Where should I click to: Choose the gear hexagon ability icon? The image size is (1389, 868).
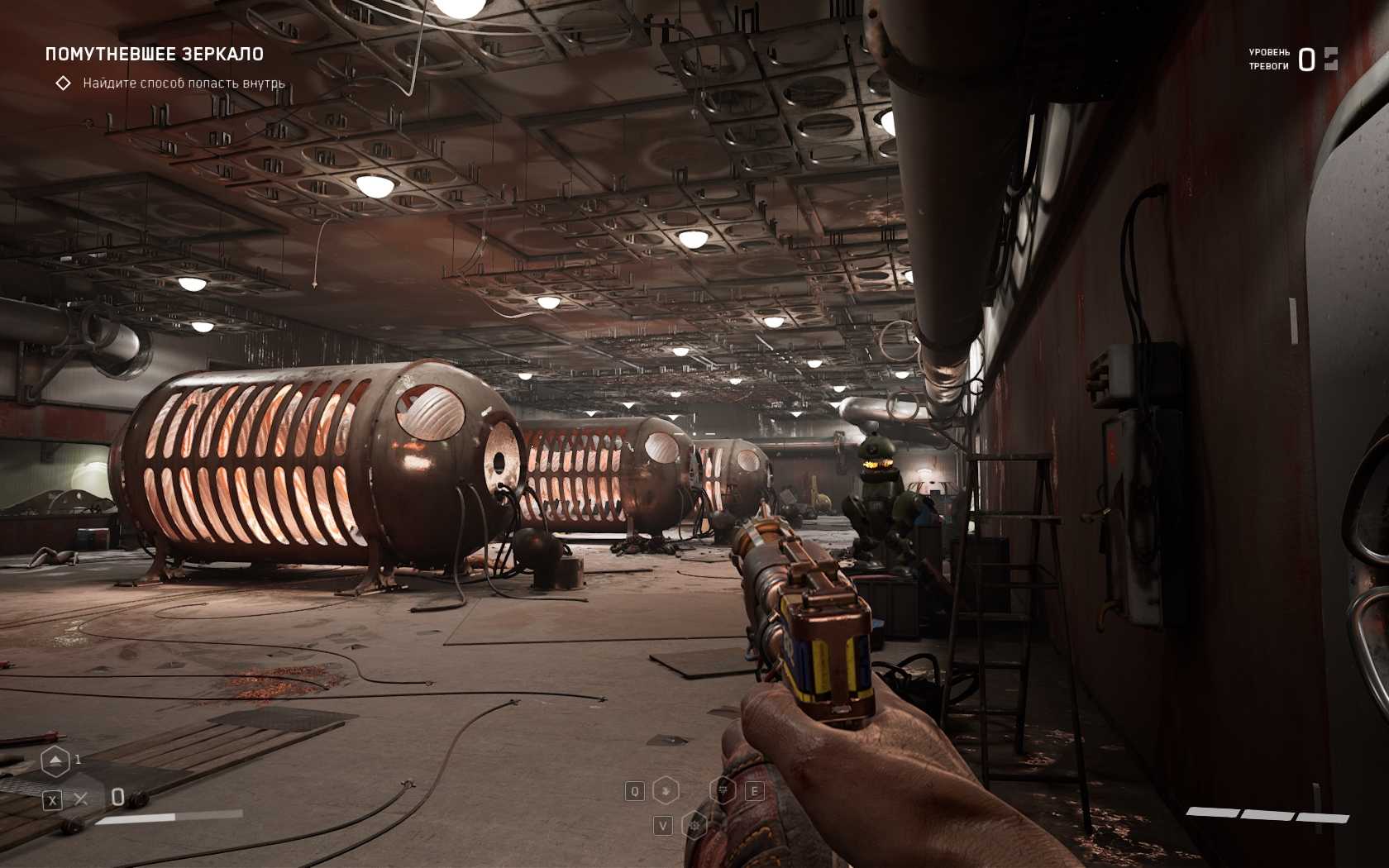point(694,825)
